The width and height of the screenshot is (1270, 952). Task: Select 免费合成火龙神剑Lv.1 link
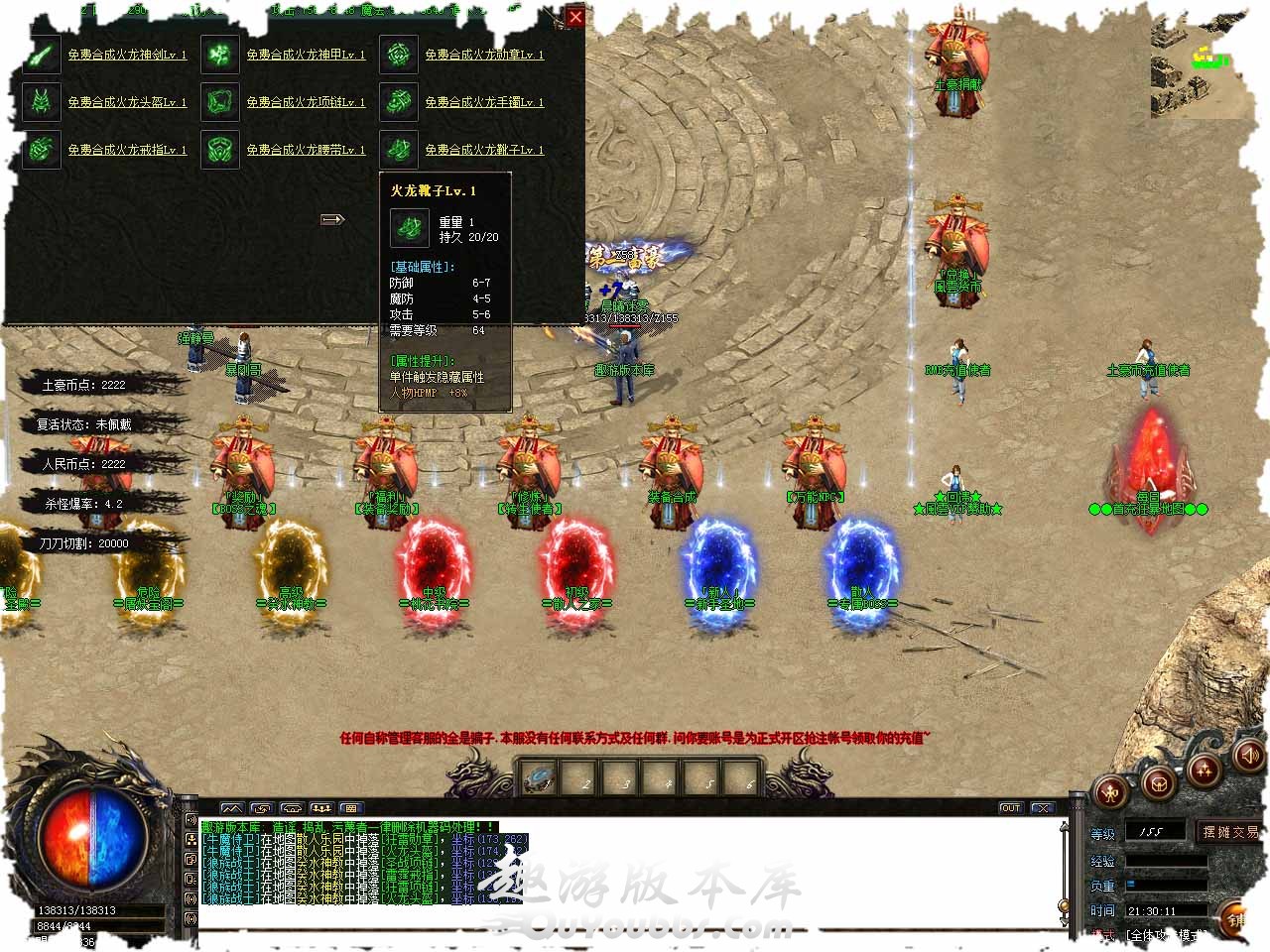127,55
